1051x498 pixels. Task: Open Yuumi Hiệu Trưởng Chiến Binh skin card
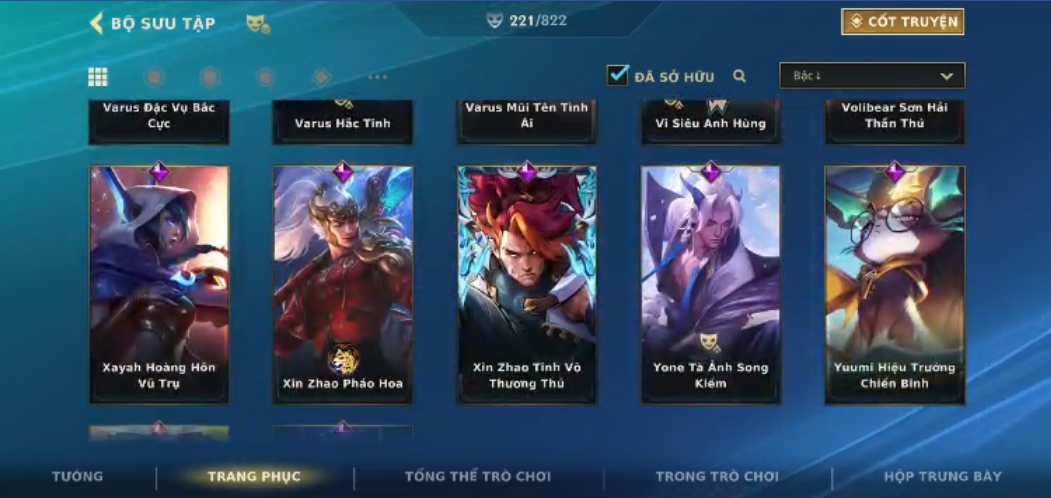coord(895,285)
